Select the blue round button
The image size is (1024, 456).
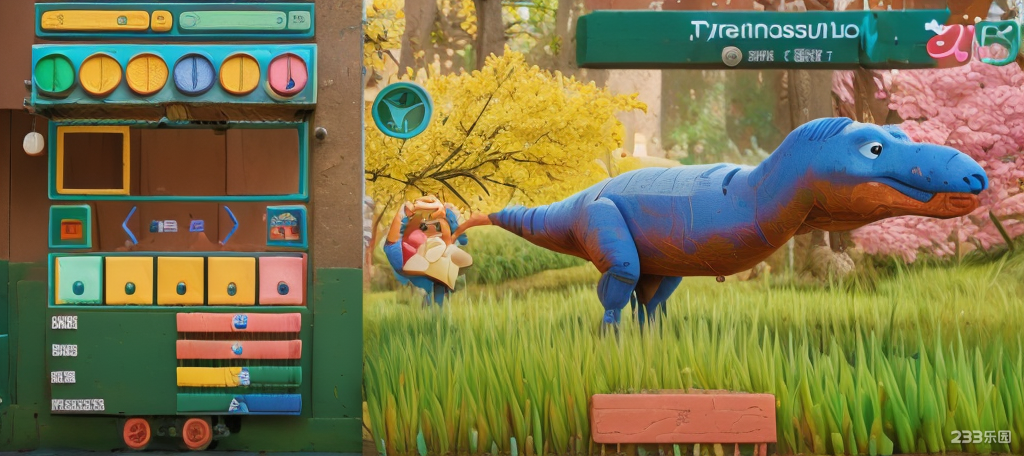tap(194, 74)
